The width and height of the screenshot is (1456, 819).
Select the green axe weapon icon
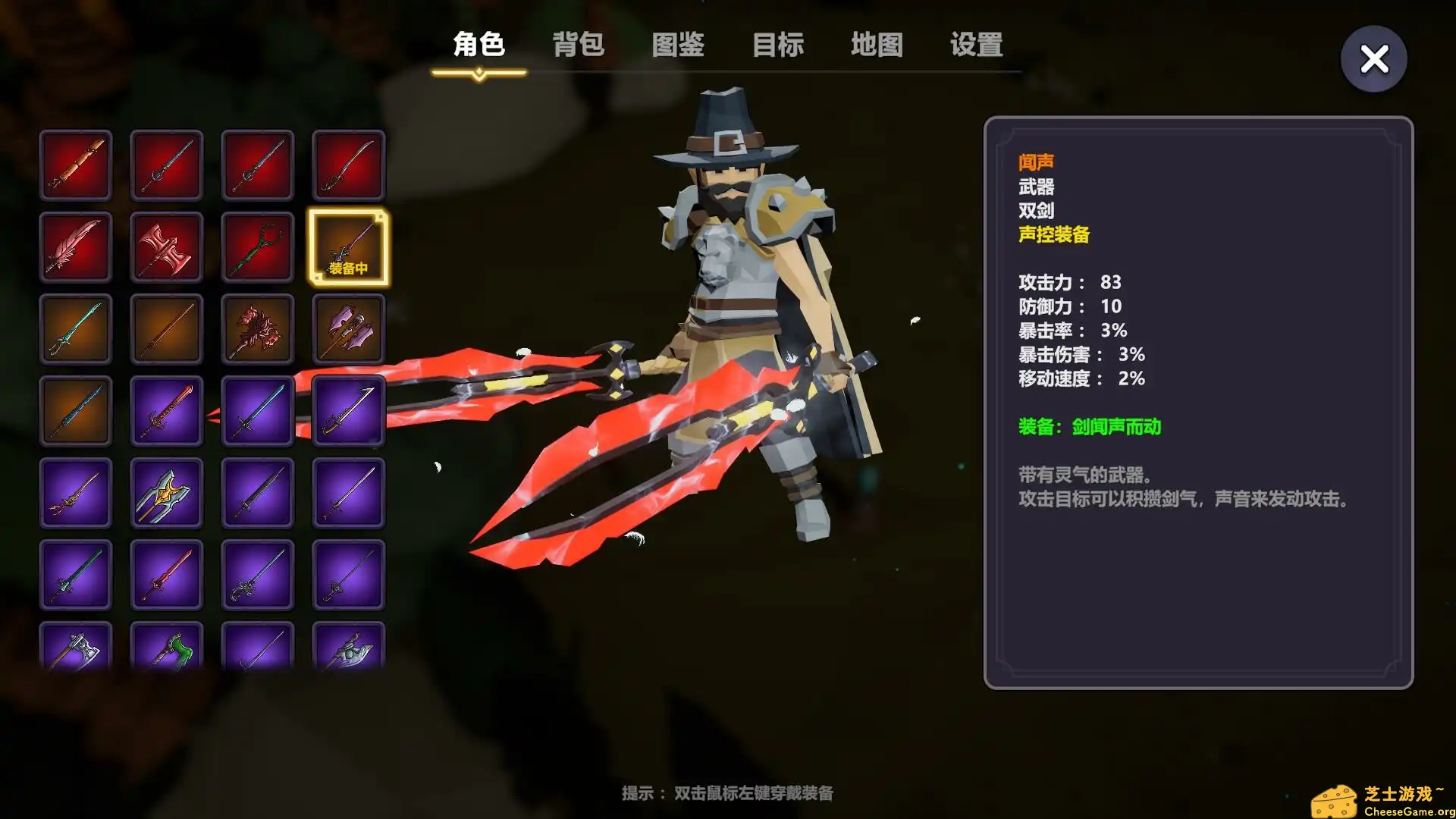167,651
